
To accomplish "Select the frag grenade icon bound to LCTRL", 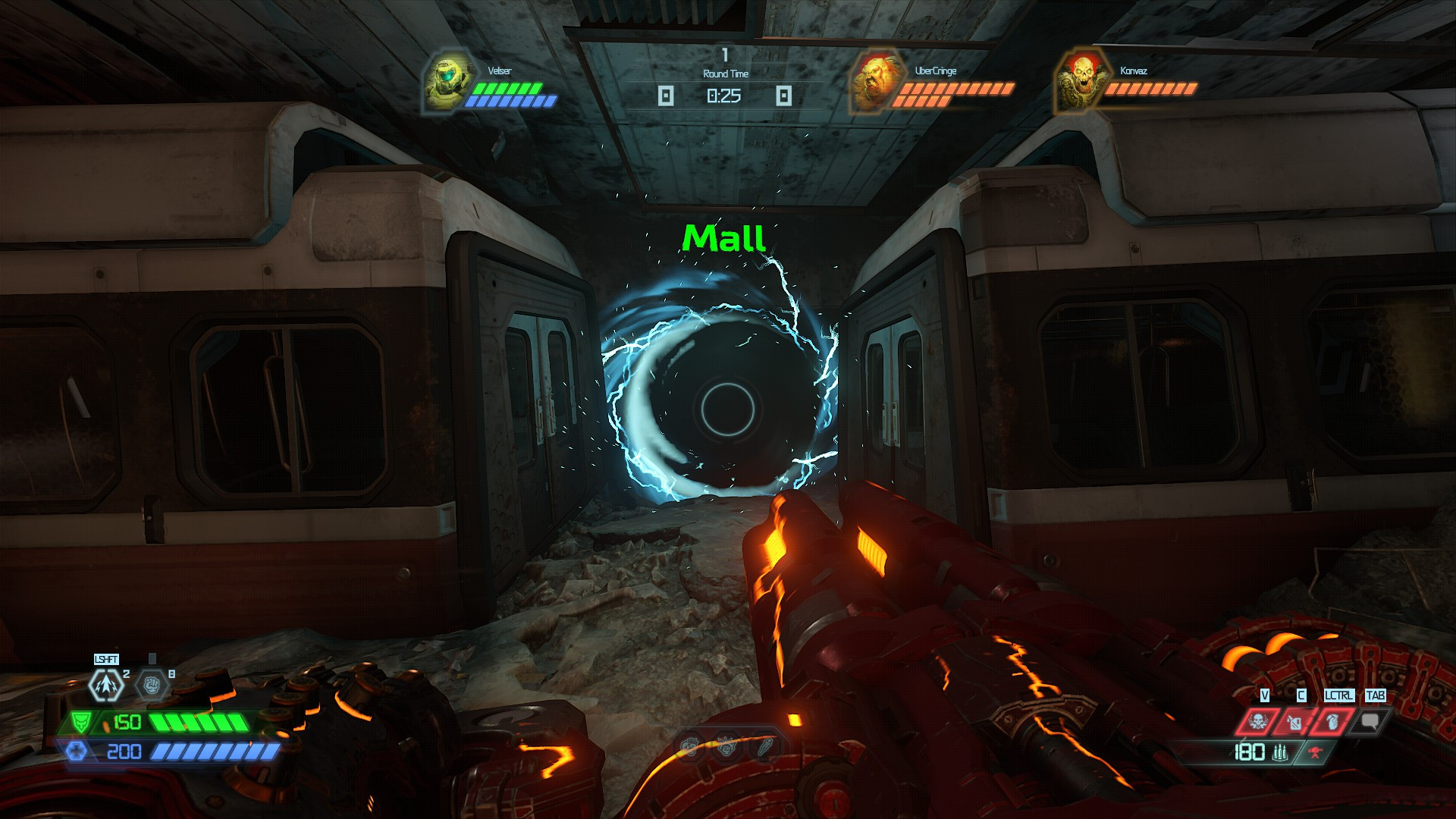I will coord(1332,723).
